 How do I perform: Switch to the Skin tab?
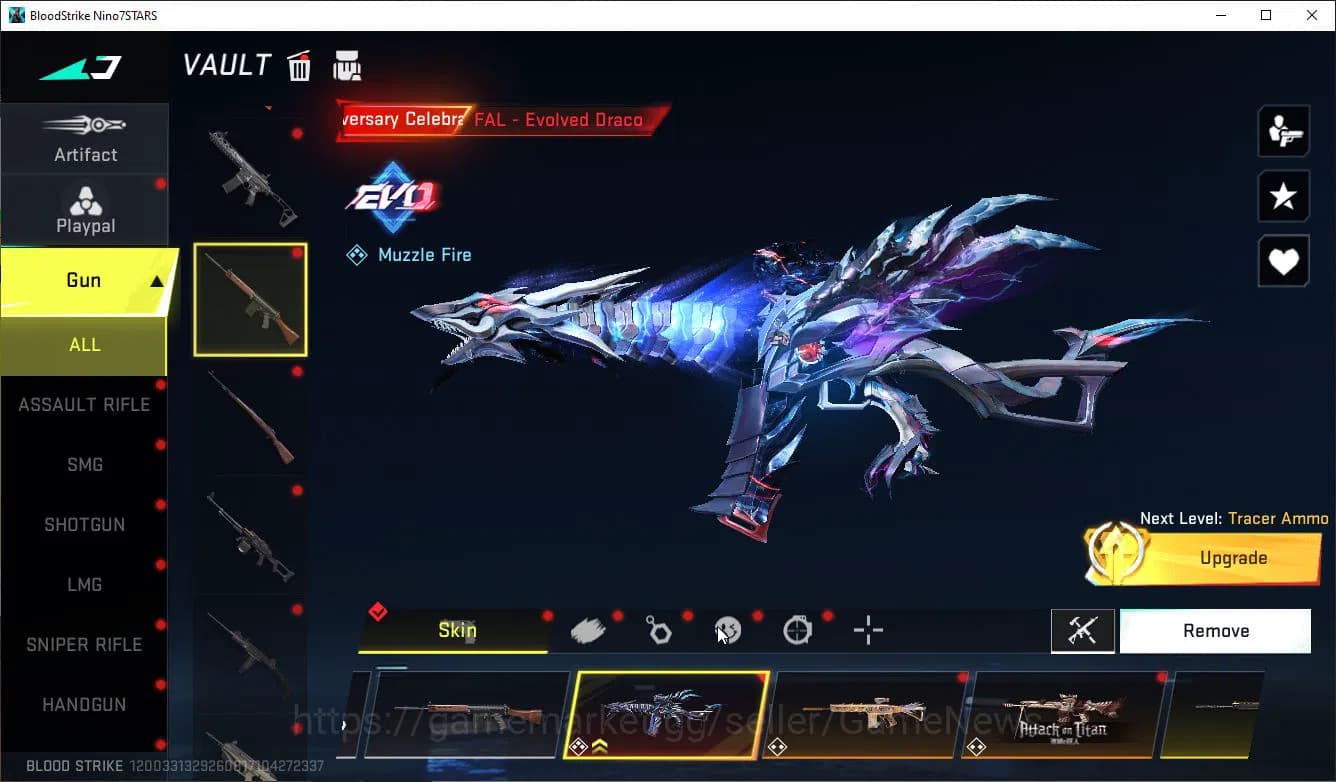(x=457, y=630)
